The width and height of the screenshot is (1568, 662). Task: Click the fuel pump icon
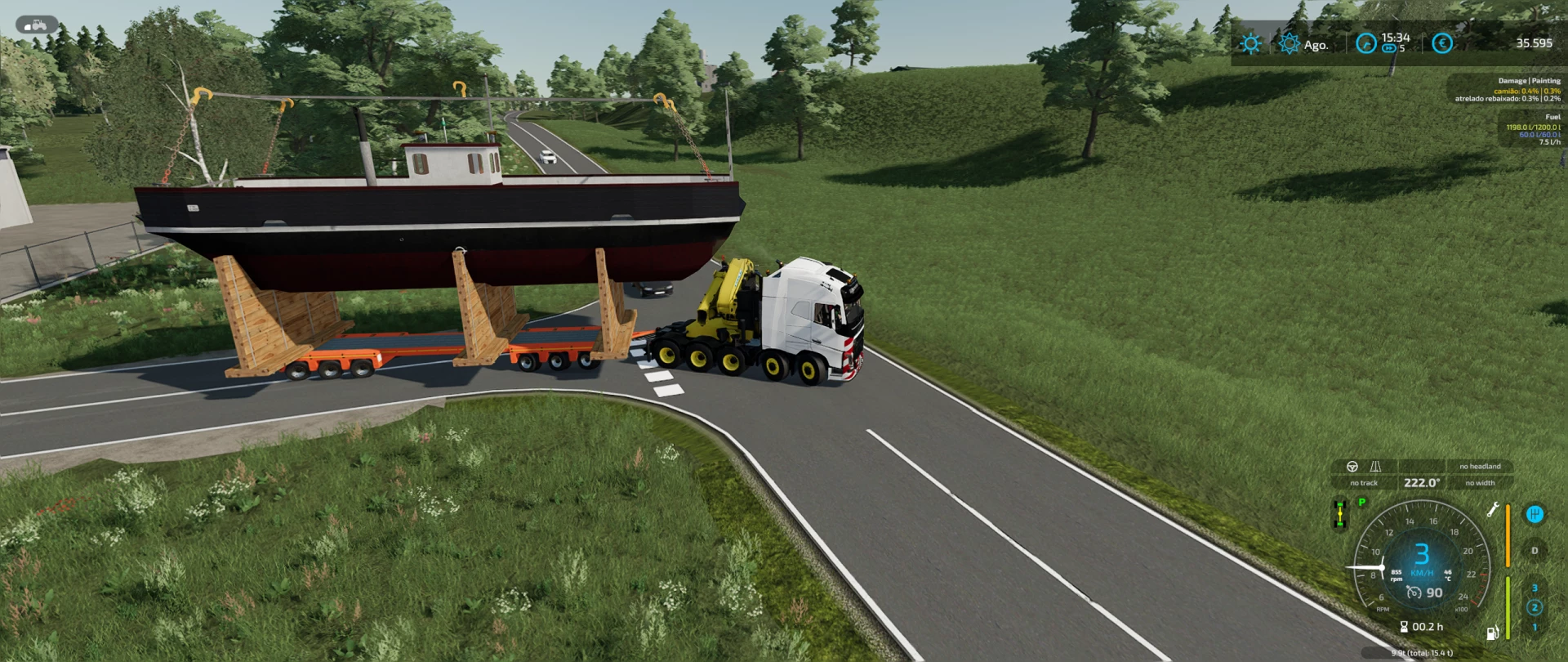(1492, 632)
